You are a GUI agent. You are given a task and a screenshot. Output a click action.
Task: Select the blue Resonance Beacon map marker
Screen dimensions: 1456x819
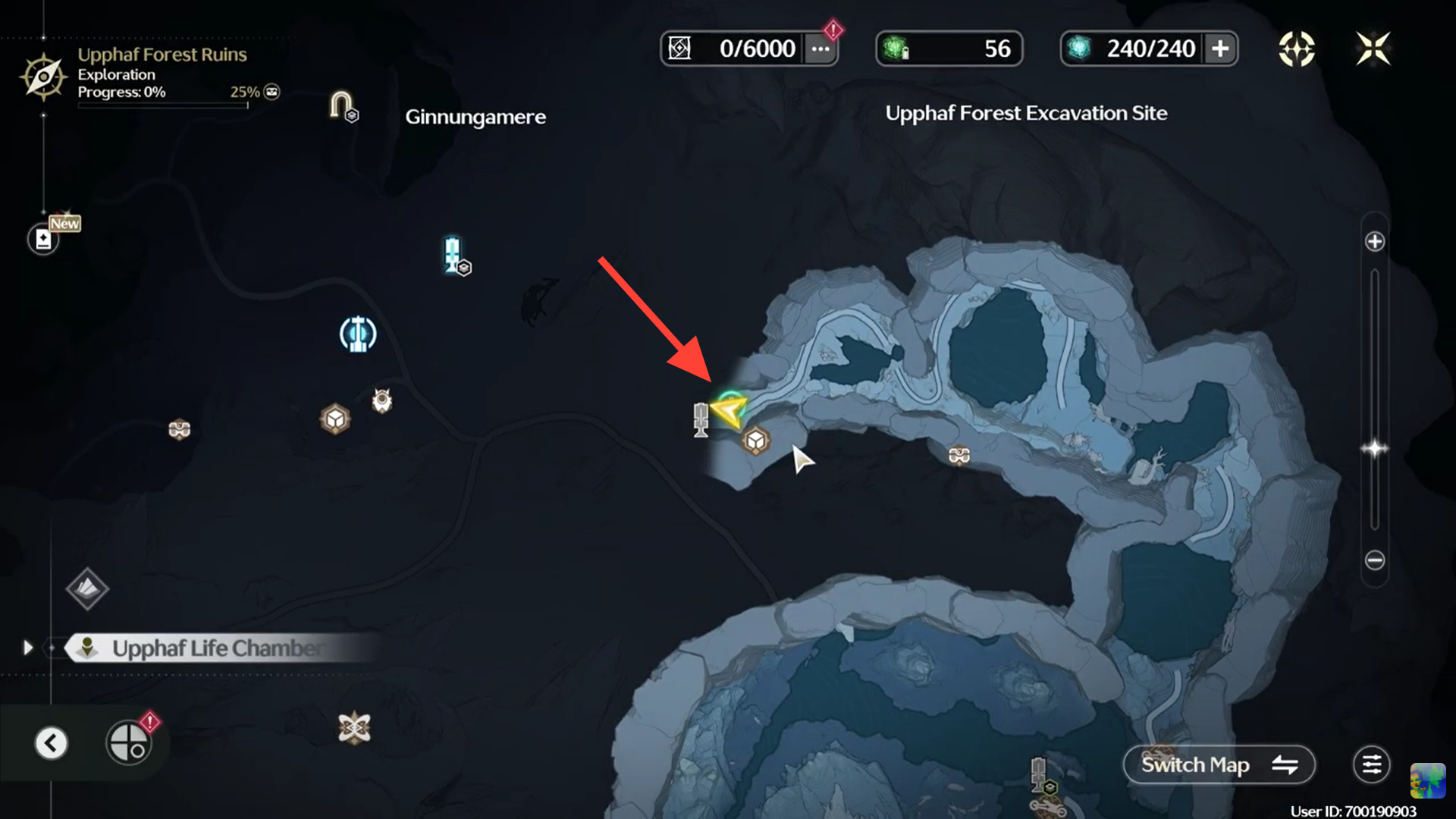pos(453,255)
